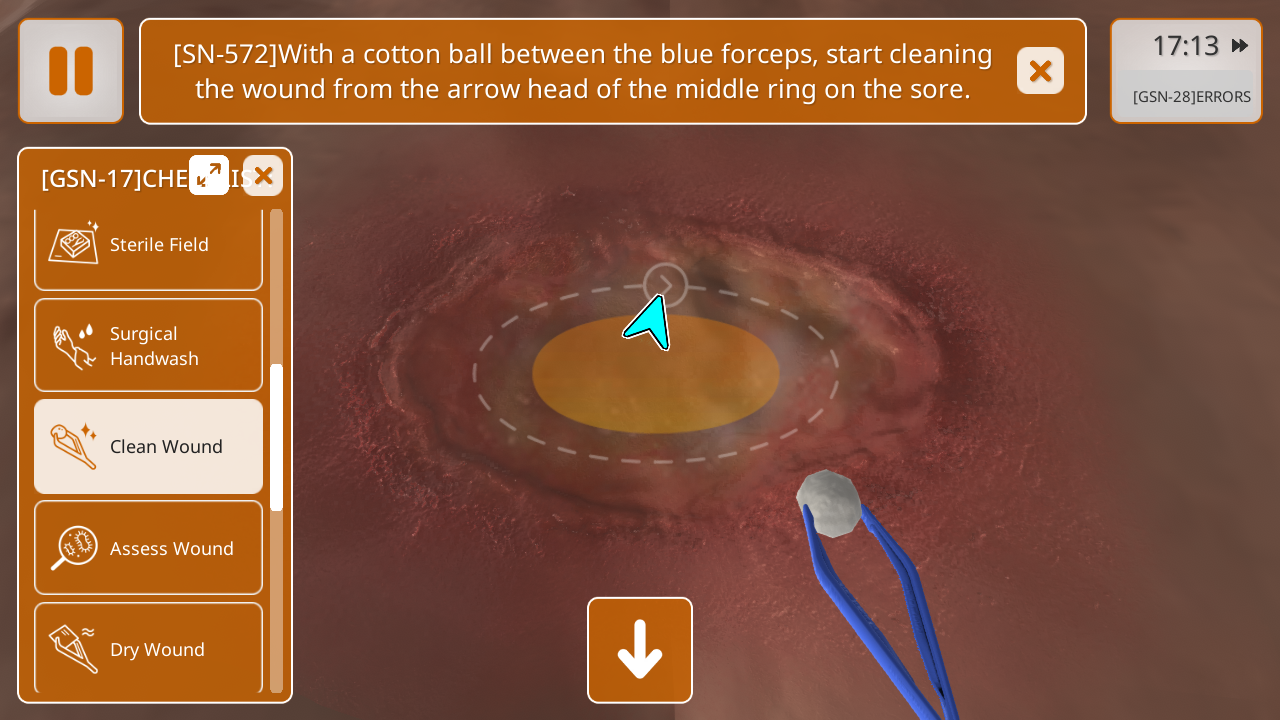Select the Clean Wound checklist item

click(x=148, y=446)
